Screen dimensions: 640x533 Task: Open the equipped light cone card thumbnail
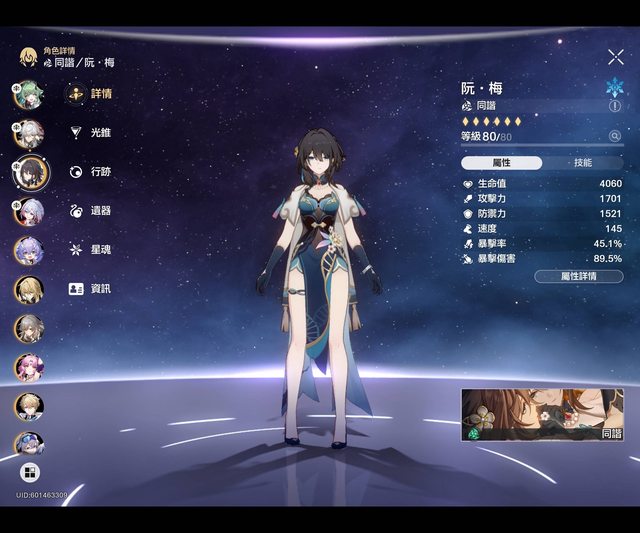[x=541, y=415]
